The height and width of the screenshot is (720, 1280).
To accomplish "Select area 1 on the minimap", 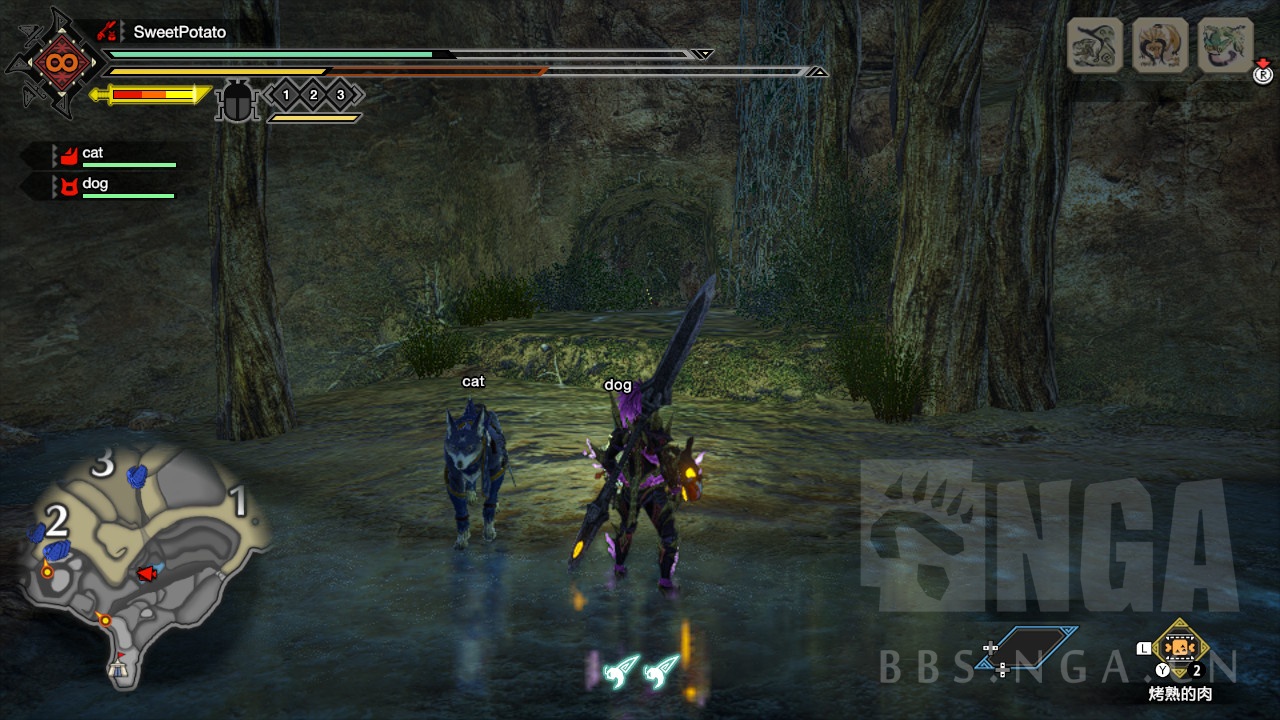I will click(239, 502).
